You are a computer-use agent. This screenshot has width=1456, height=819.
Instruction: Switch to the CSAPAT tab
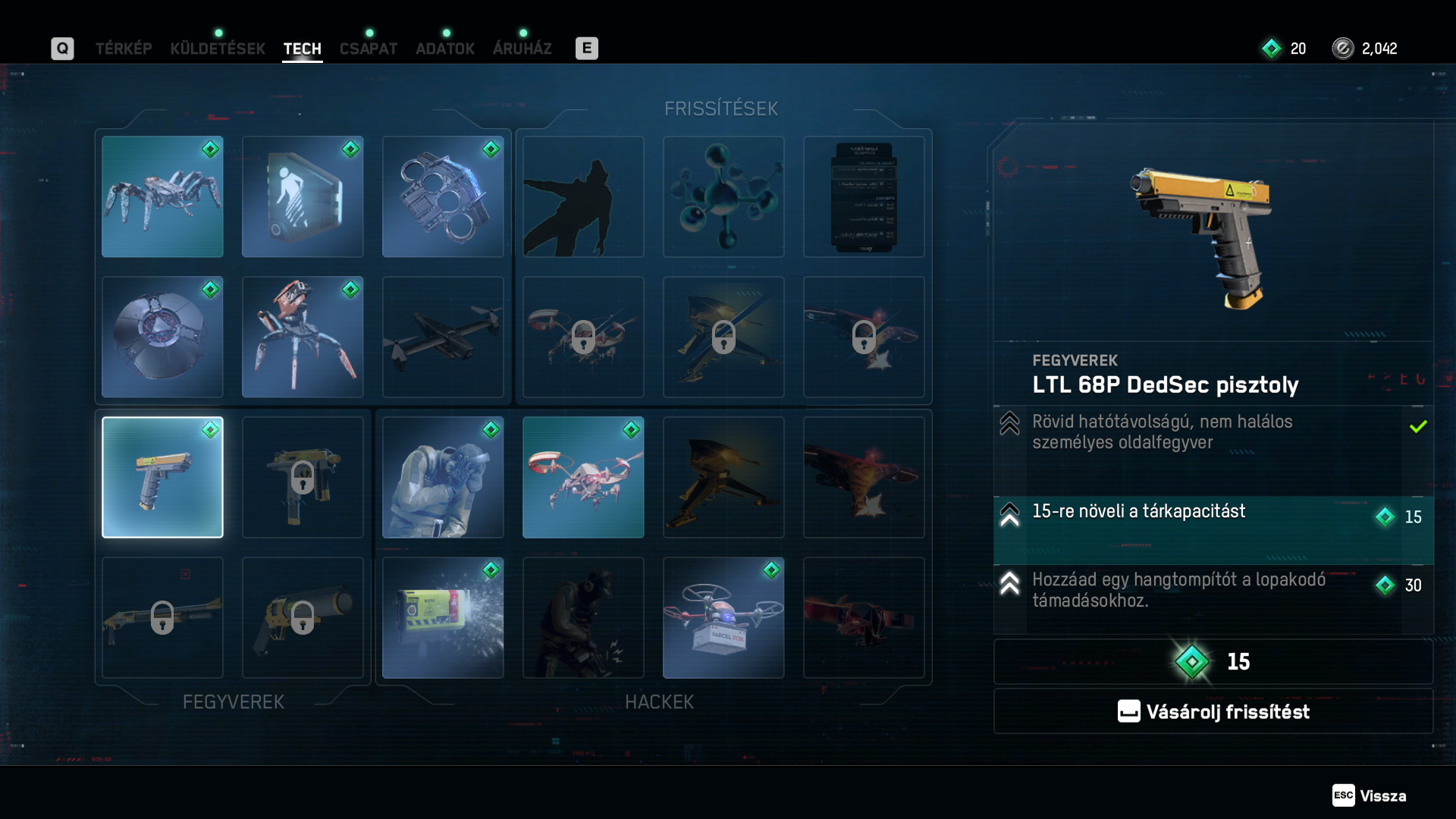click(369, 49)
